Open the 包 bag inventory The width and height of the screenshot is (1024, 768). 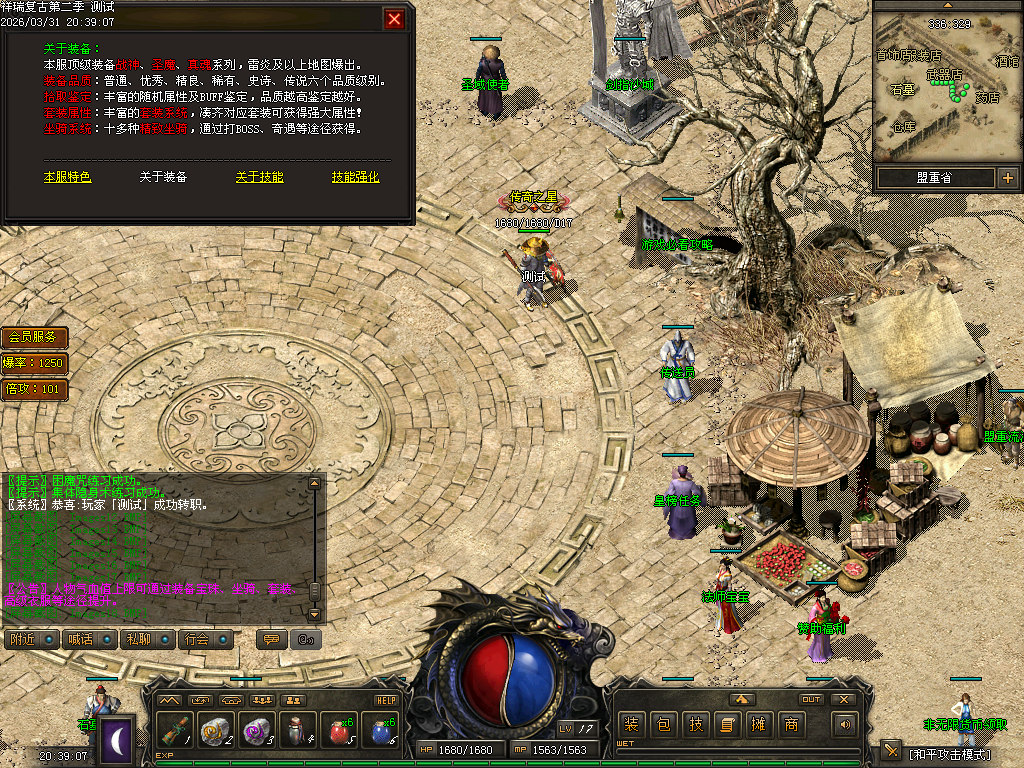(x=663, y=725)
